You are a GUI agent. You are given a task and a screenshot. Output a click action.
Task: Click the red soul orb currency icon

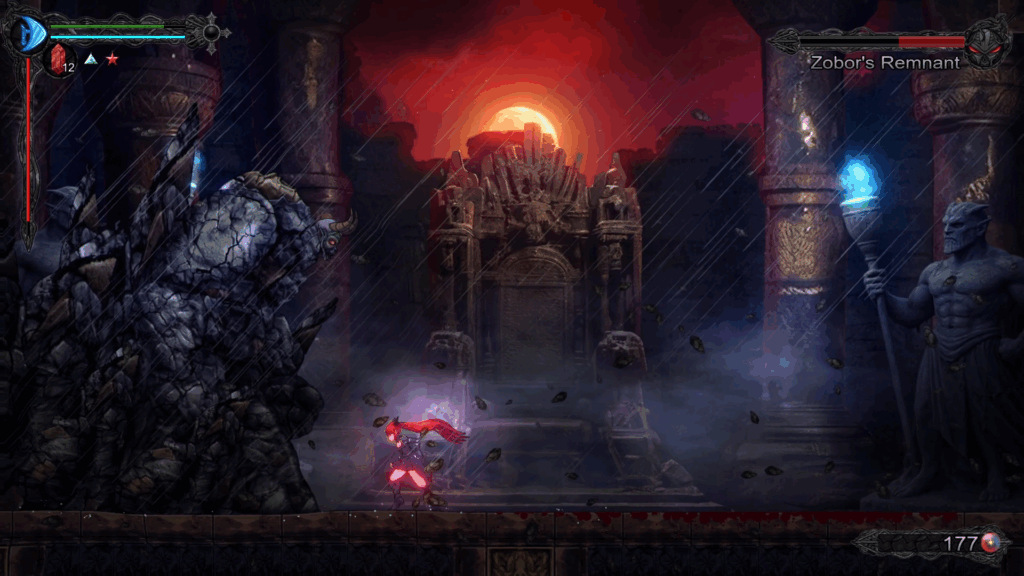click(x=990, y=543)
